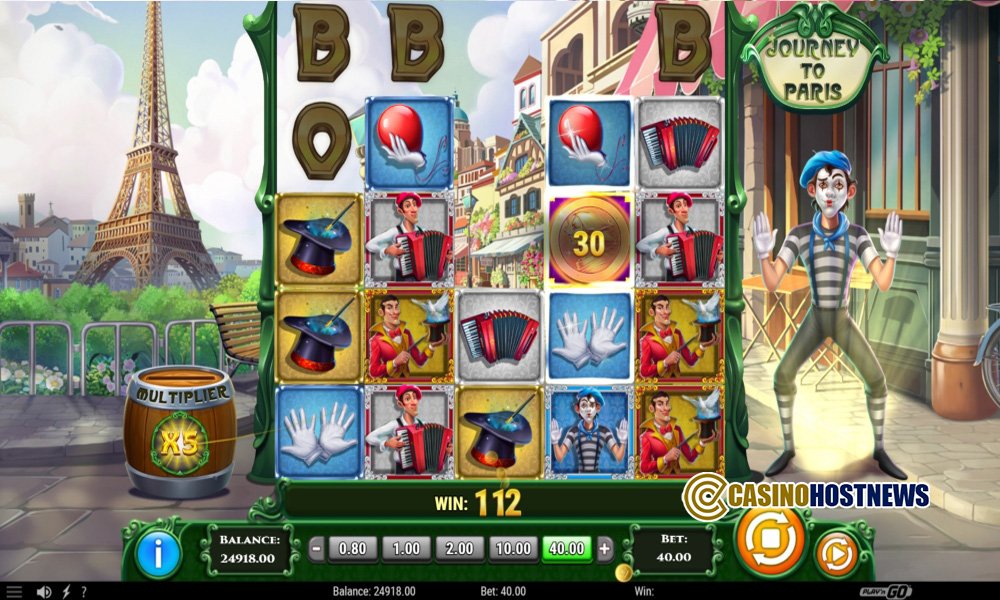Select the highlighted 40.00 bet

[567, 548]
